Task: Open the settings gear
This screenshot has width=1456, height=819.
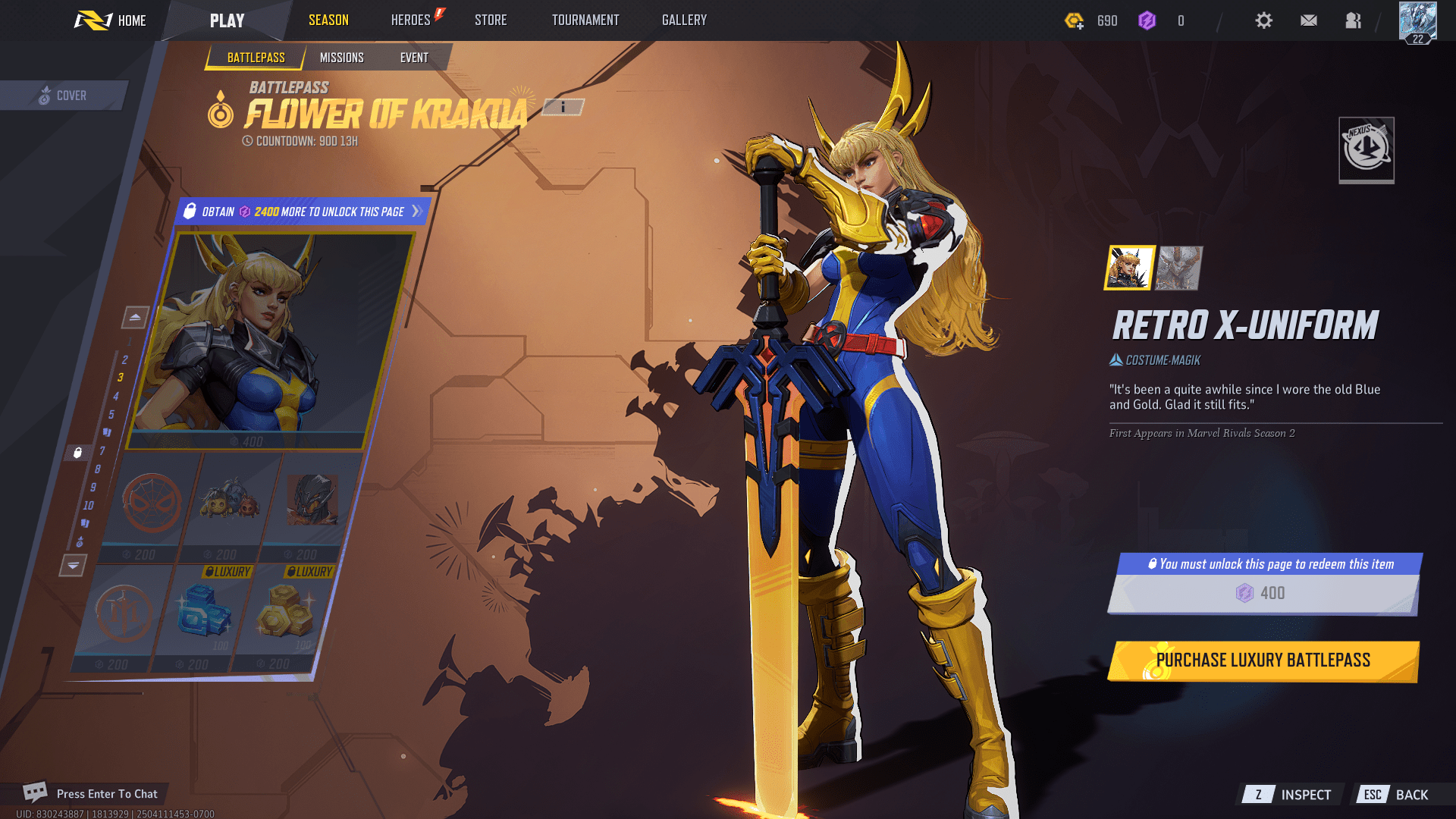Action: [x=1263, y=20]
